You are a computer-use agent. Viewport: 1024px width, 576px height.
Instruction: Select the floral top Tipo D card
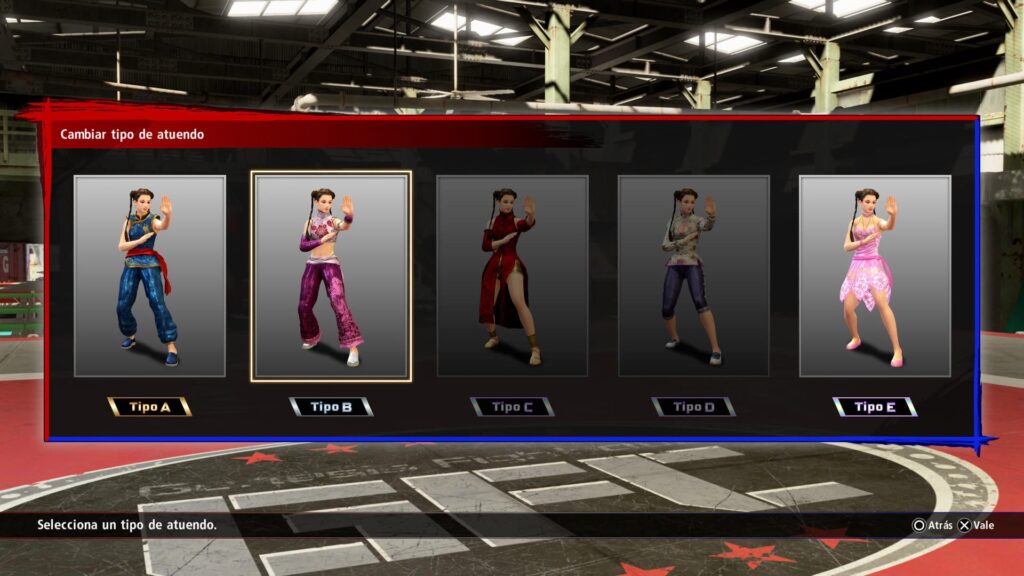(693, 276)
